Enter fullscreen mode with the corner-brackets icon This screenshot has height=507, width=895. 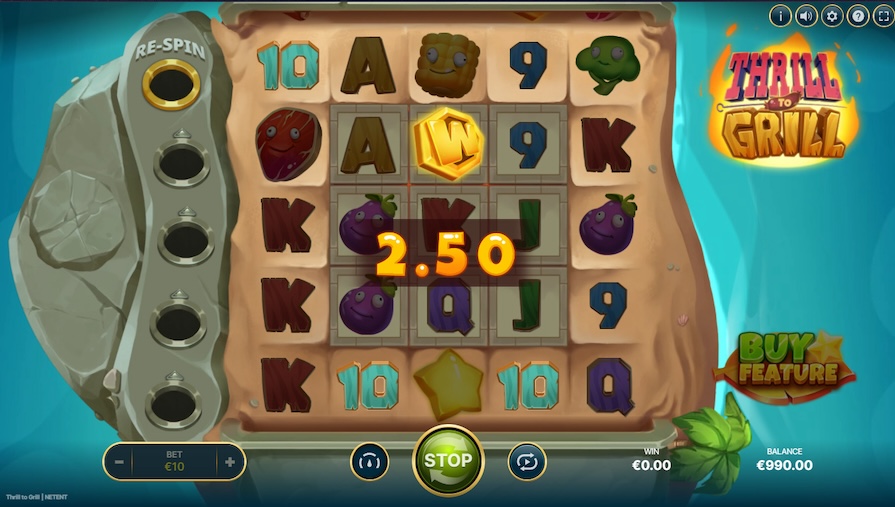pyautogui.click(x=883, y=15)
